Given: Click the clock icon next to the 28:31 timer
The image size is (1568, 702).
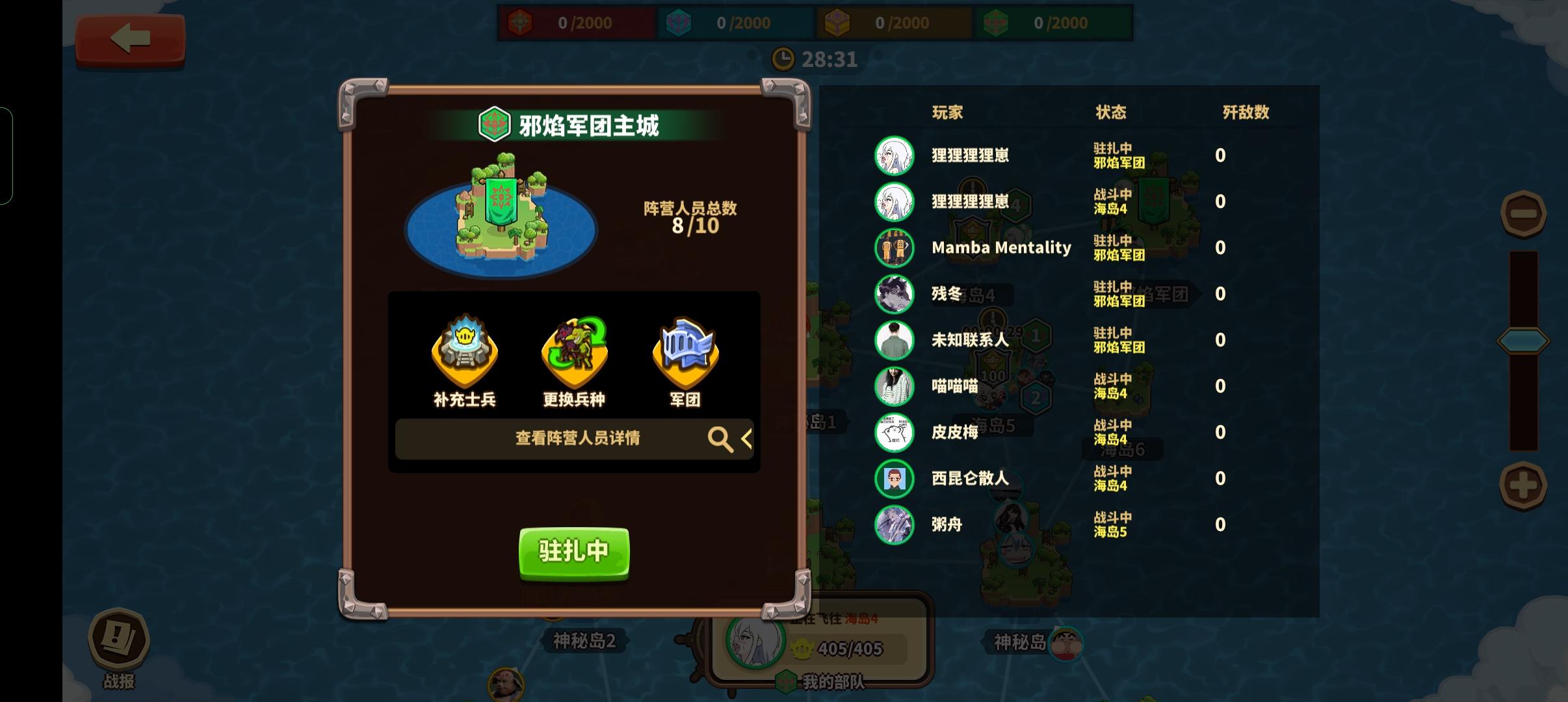Looking at the screenshot, I should click(784, 58).
